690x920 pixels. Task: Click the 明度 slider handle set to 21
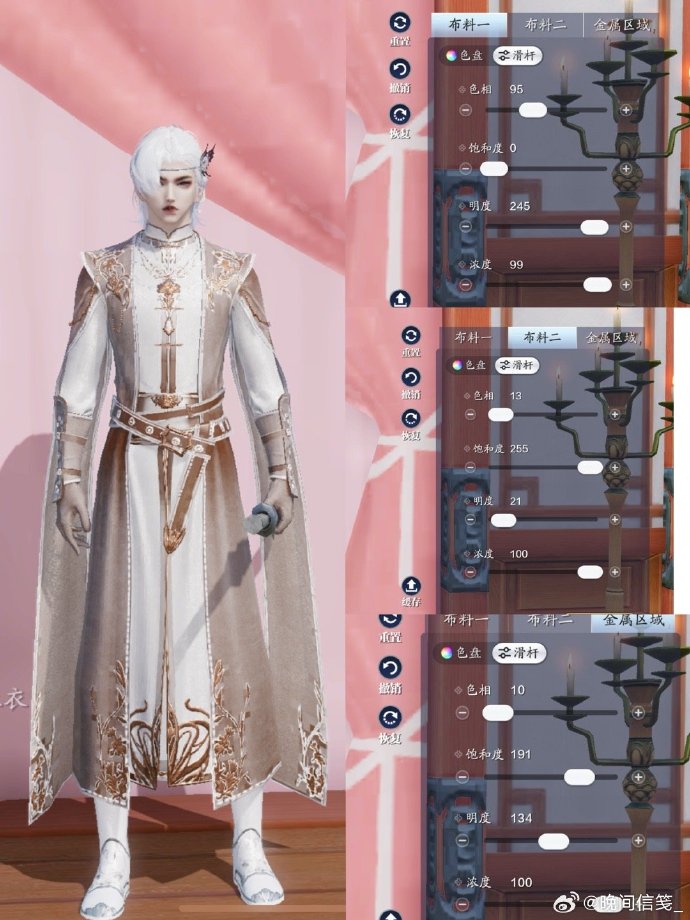(503, 520)
